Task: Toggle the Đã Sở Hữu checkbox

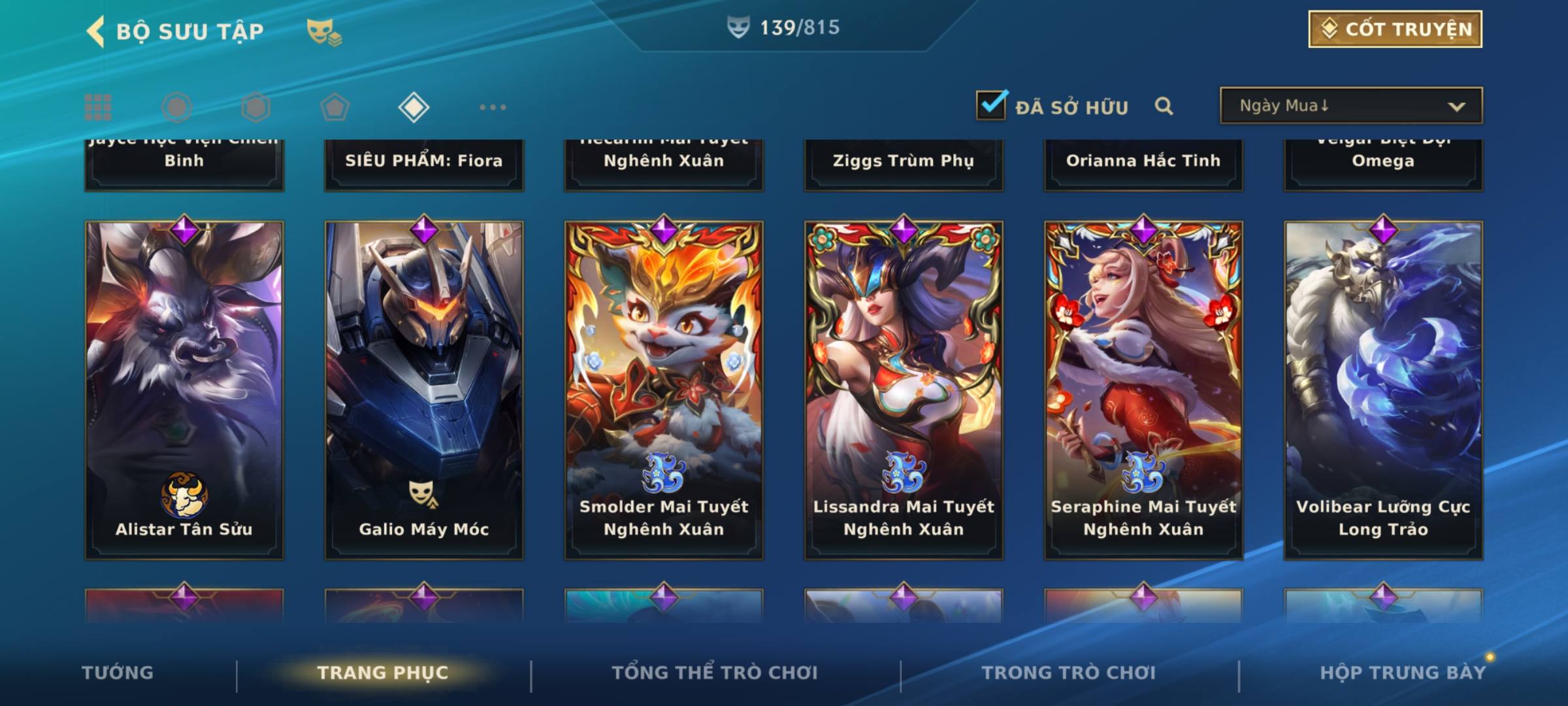Action: click(x=991, y=105)
